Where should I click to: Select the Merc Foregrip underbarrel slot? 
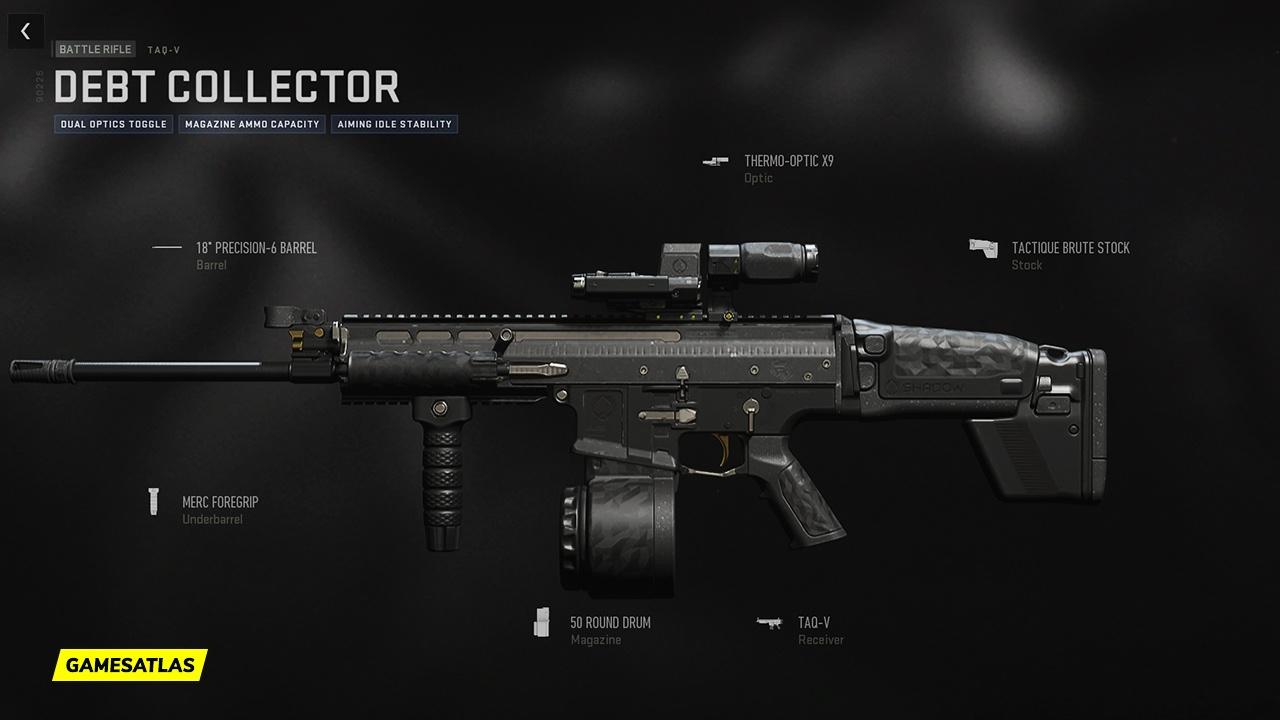tap(219, 502)
